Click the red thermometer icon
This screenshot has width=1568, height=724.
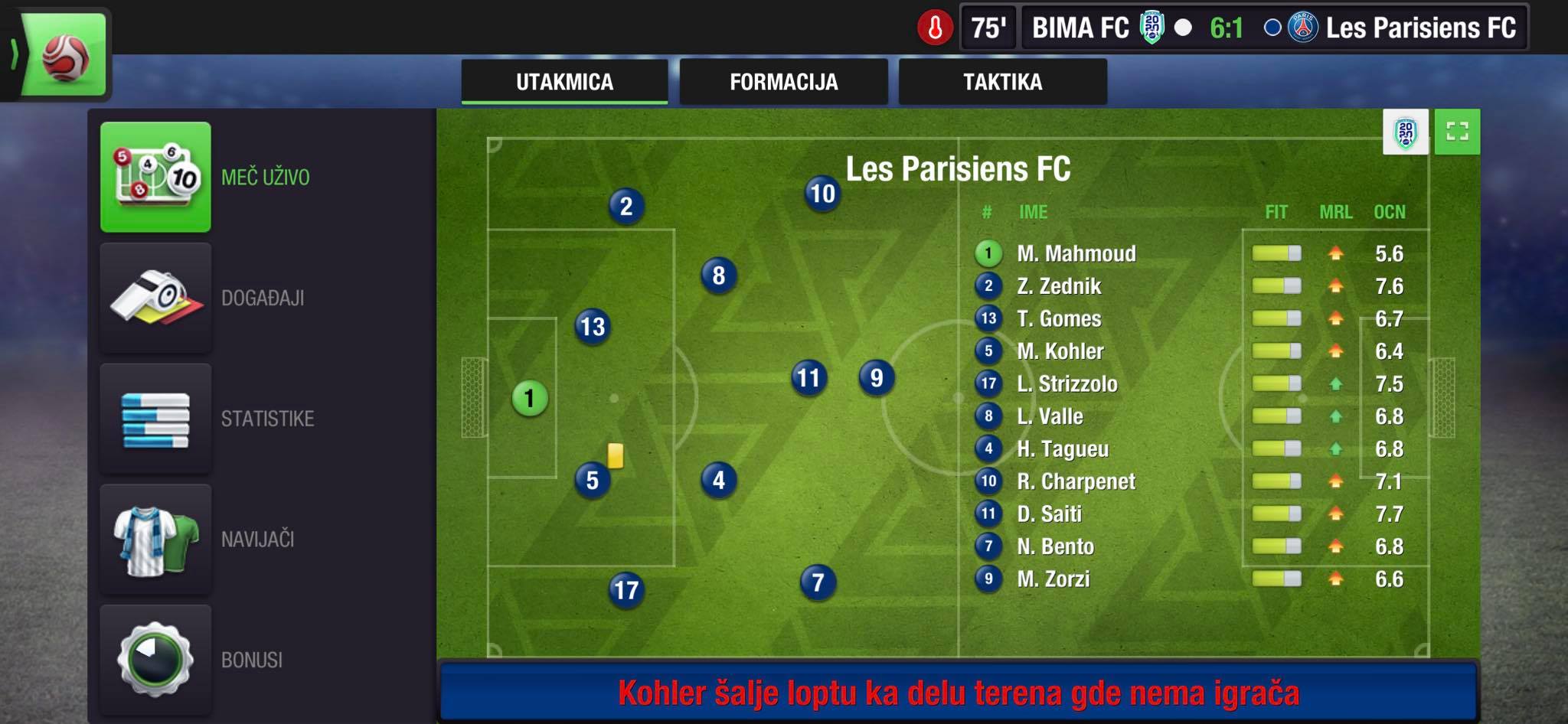point(935,28)
